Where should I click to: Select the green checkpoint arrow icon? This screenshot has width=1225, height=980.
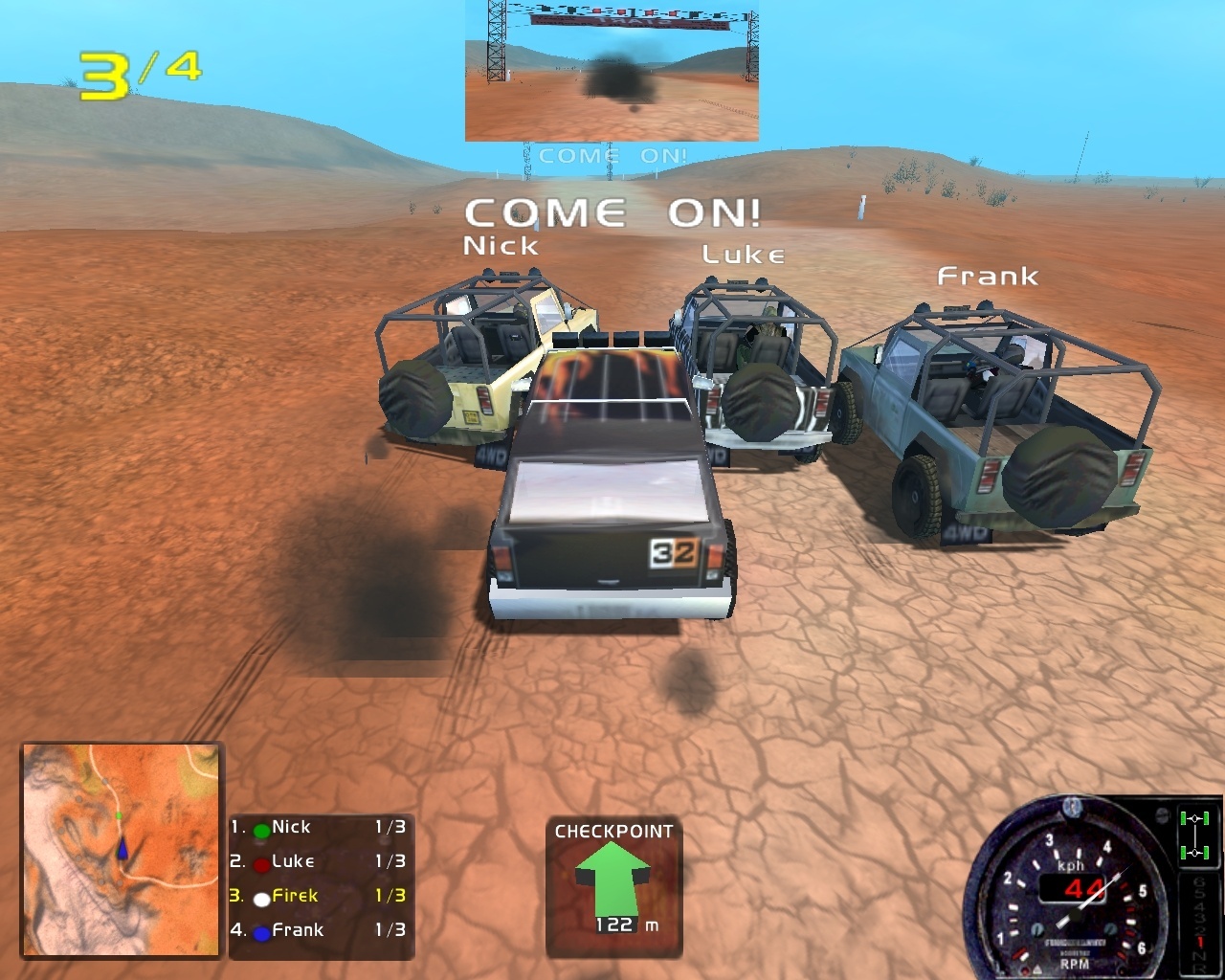(612, 876)
